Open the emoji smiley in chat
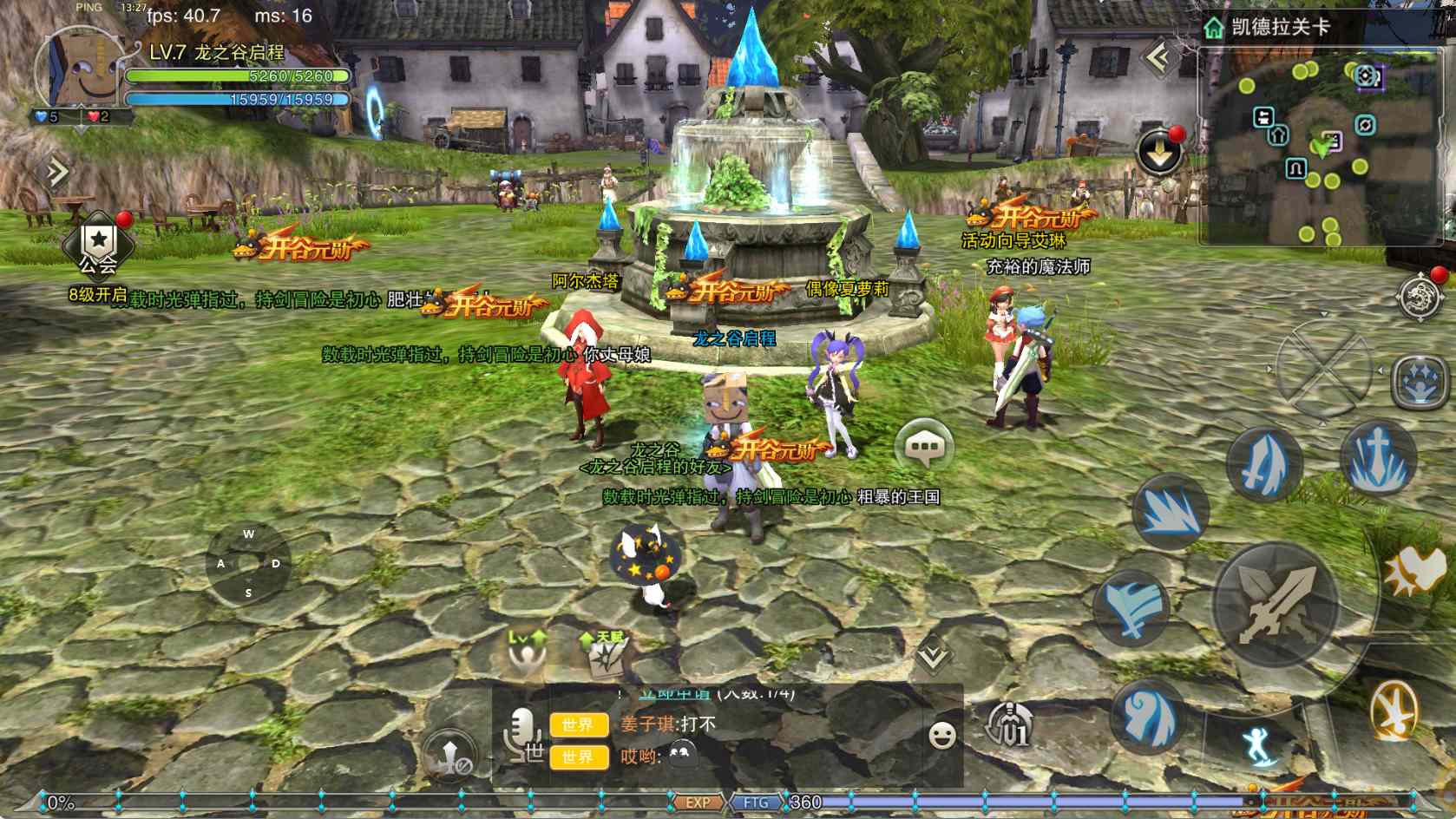Viewport: 1456px width, 819px height. click(x=941, y=735)
